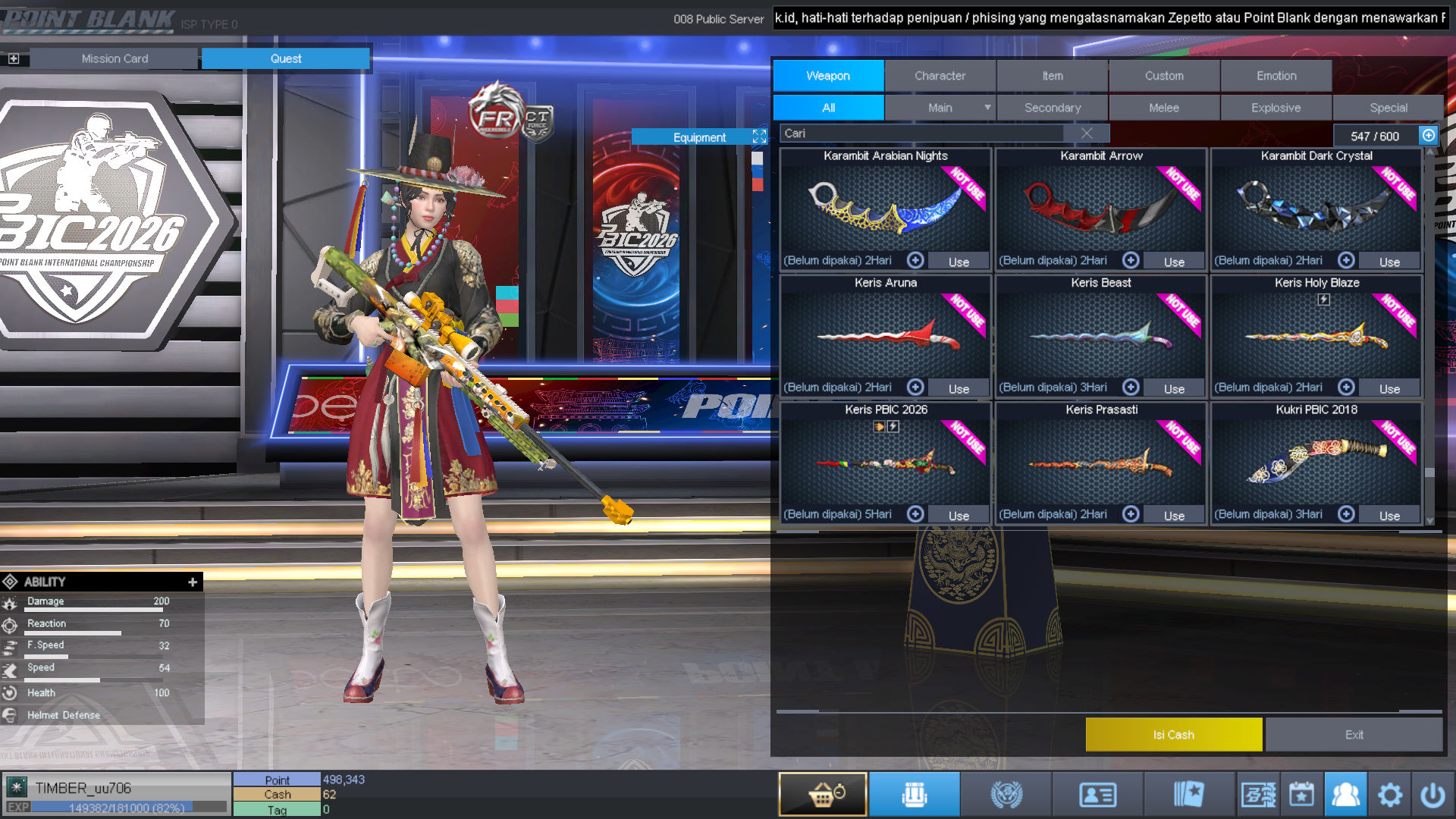Viewport: 1456px width, 819px height.
Task: Top up with Isi Cash
Action: tap(1173, 735)
